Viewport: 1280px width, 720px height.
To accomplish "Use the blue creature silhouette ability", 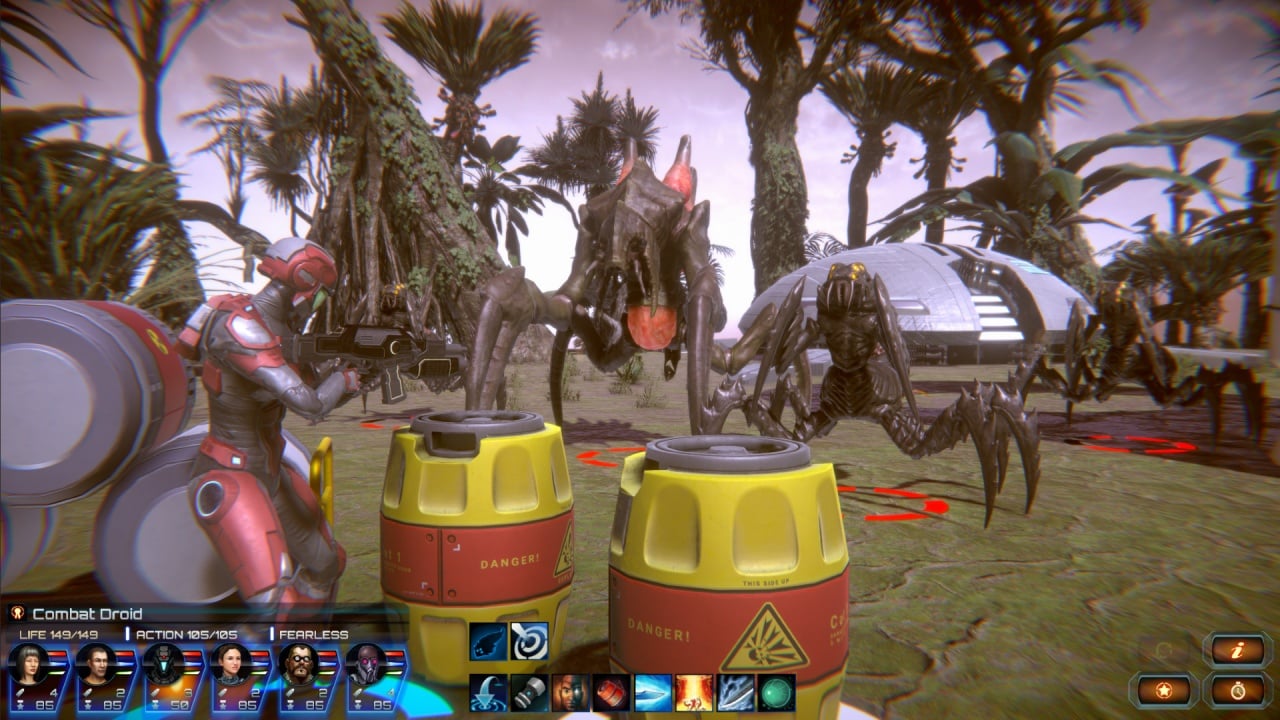I will [488, 641].
